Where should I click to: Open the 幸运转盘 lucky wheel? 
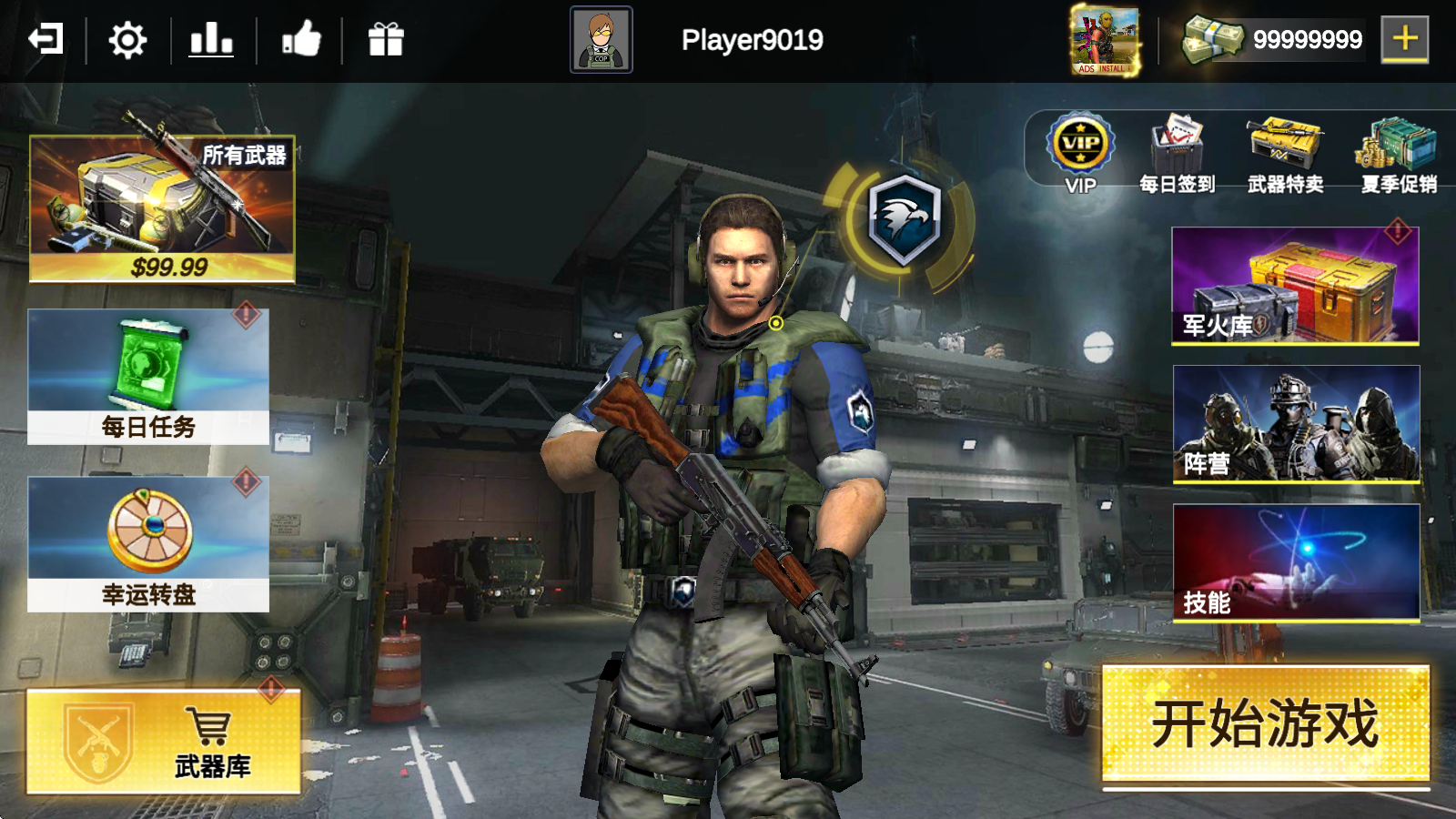tap(148, 544)
